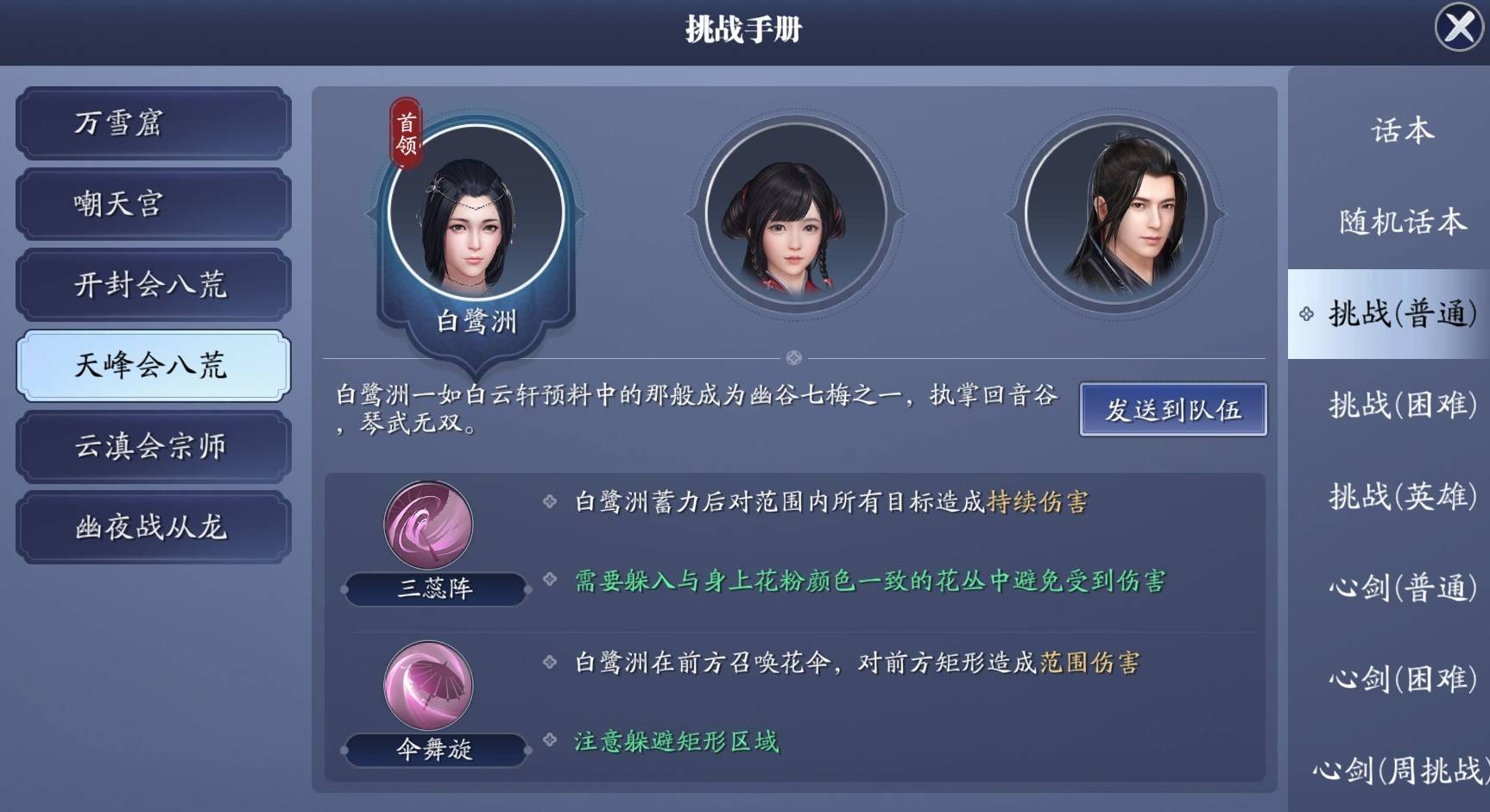Click the 发送到队伍 button
The width and height of the screenshot is (1490, 812).
click(x=1172, y=411)
